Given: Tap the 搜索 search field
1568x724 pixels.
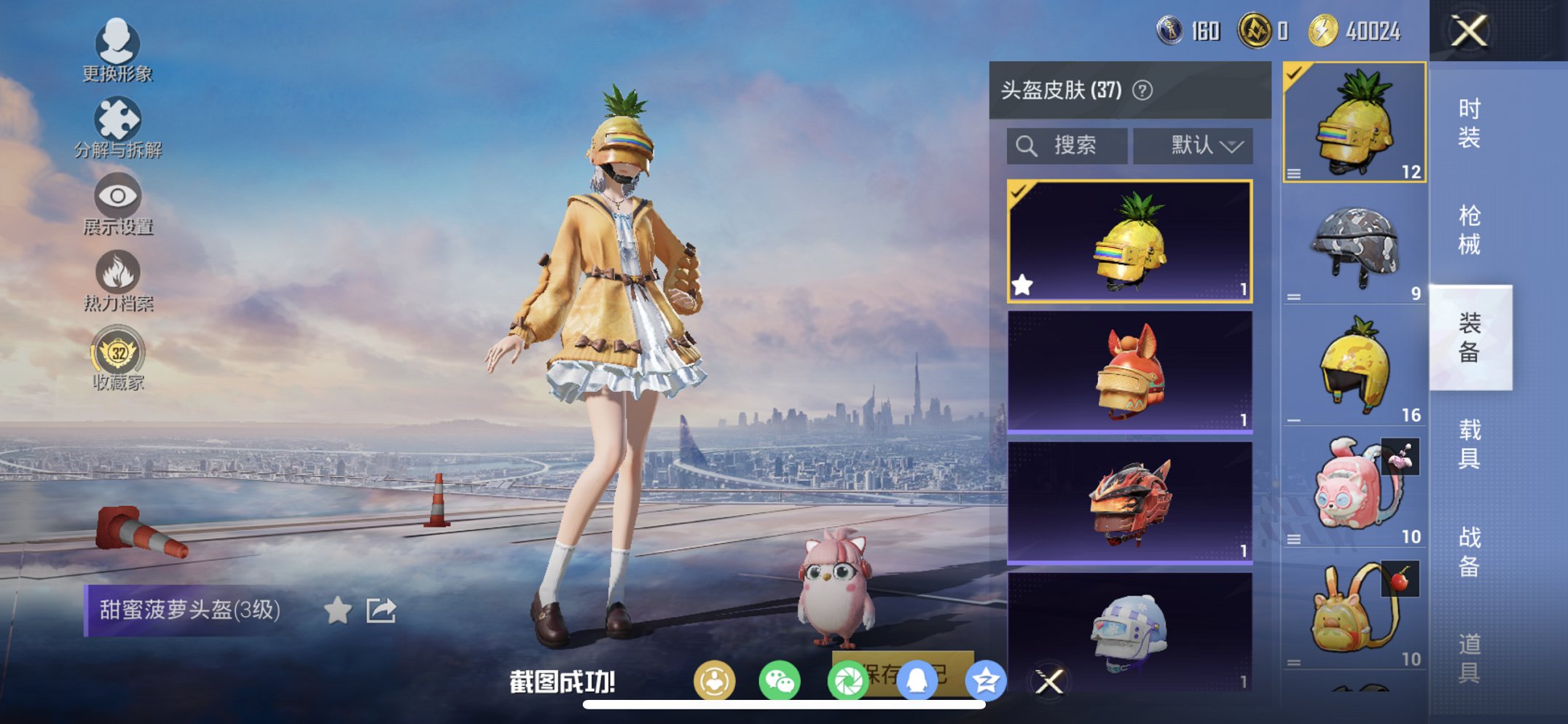Looking at the screenshot, I should coord(1066,145).
